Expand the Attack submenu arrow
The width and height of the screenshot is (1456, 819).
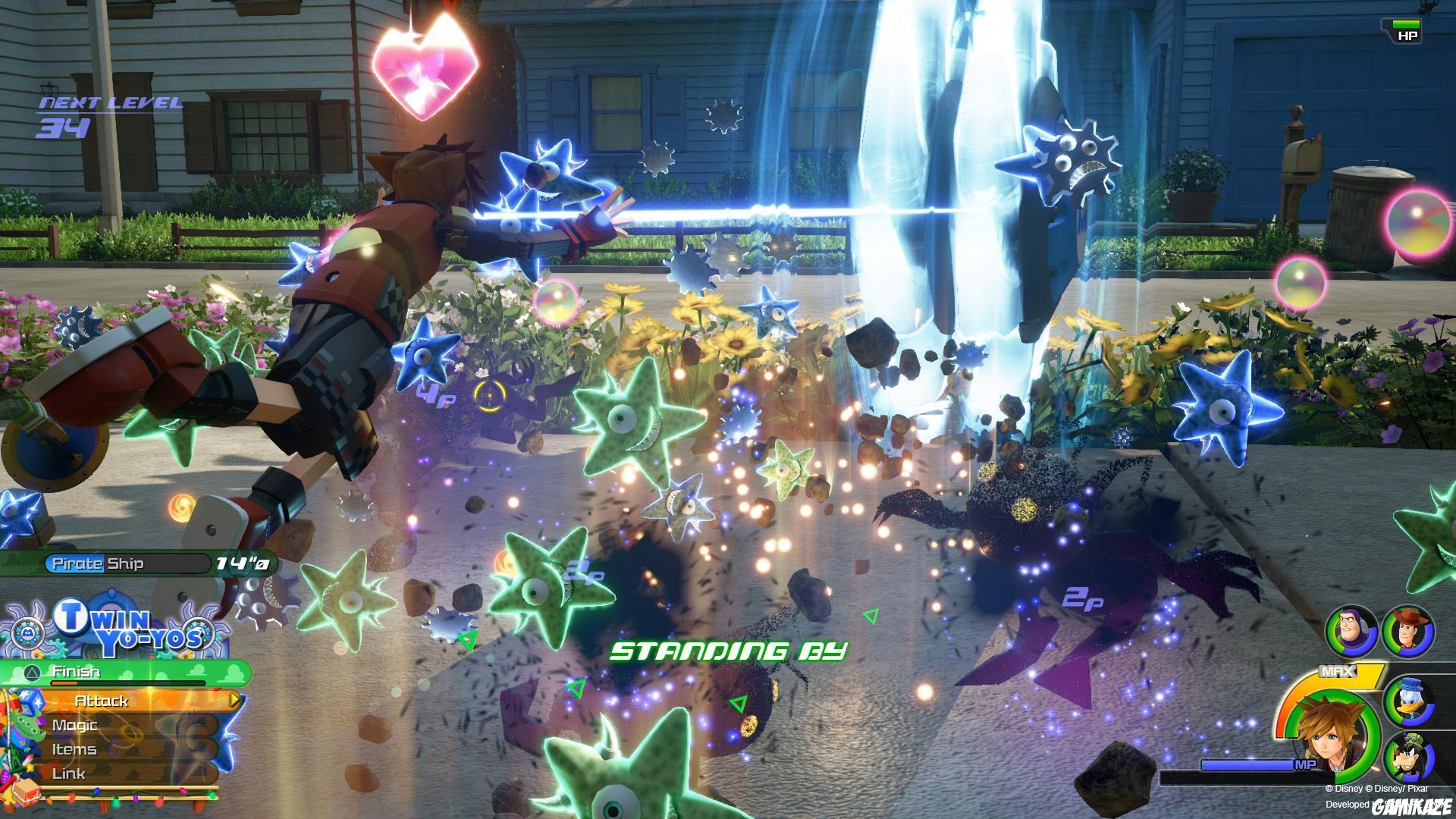click(x=233, y=701)
